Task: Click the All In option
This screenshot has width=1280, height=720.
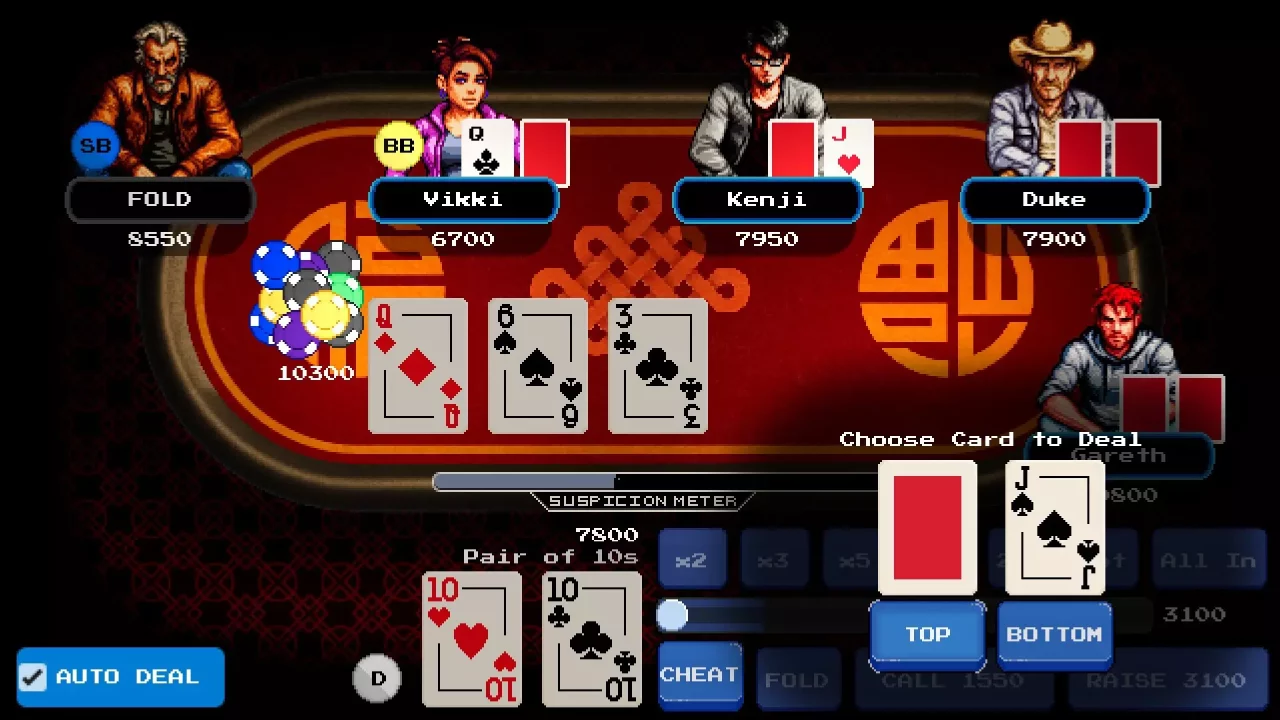Action: click(1209, 558)
